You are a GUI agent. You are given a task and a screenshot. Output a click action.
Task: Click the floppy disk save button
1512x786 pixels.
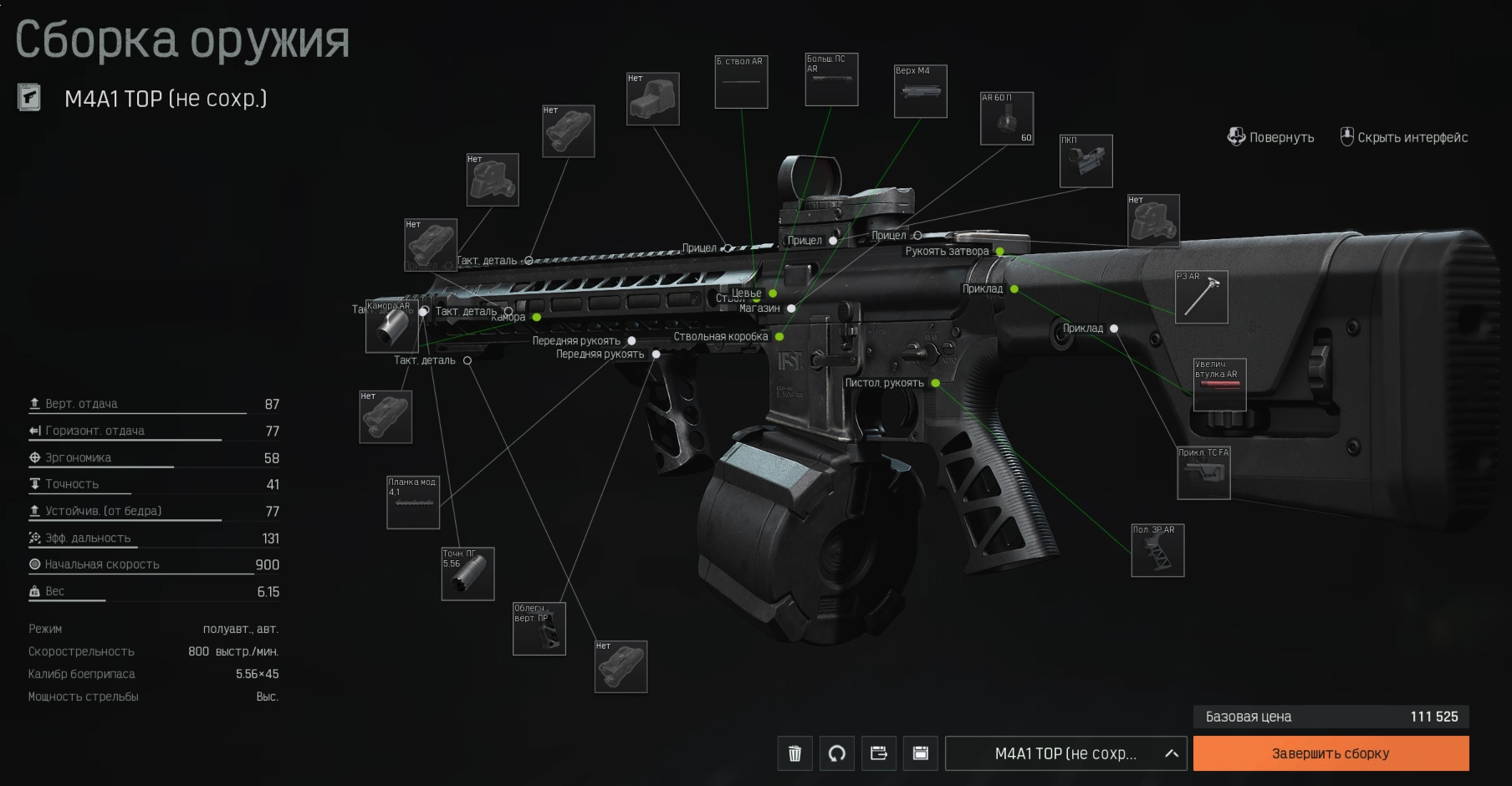920,753
